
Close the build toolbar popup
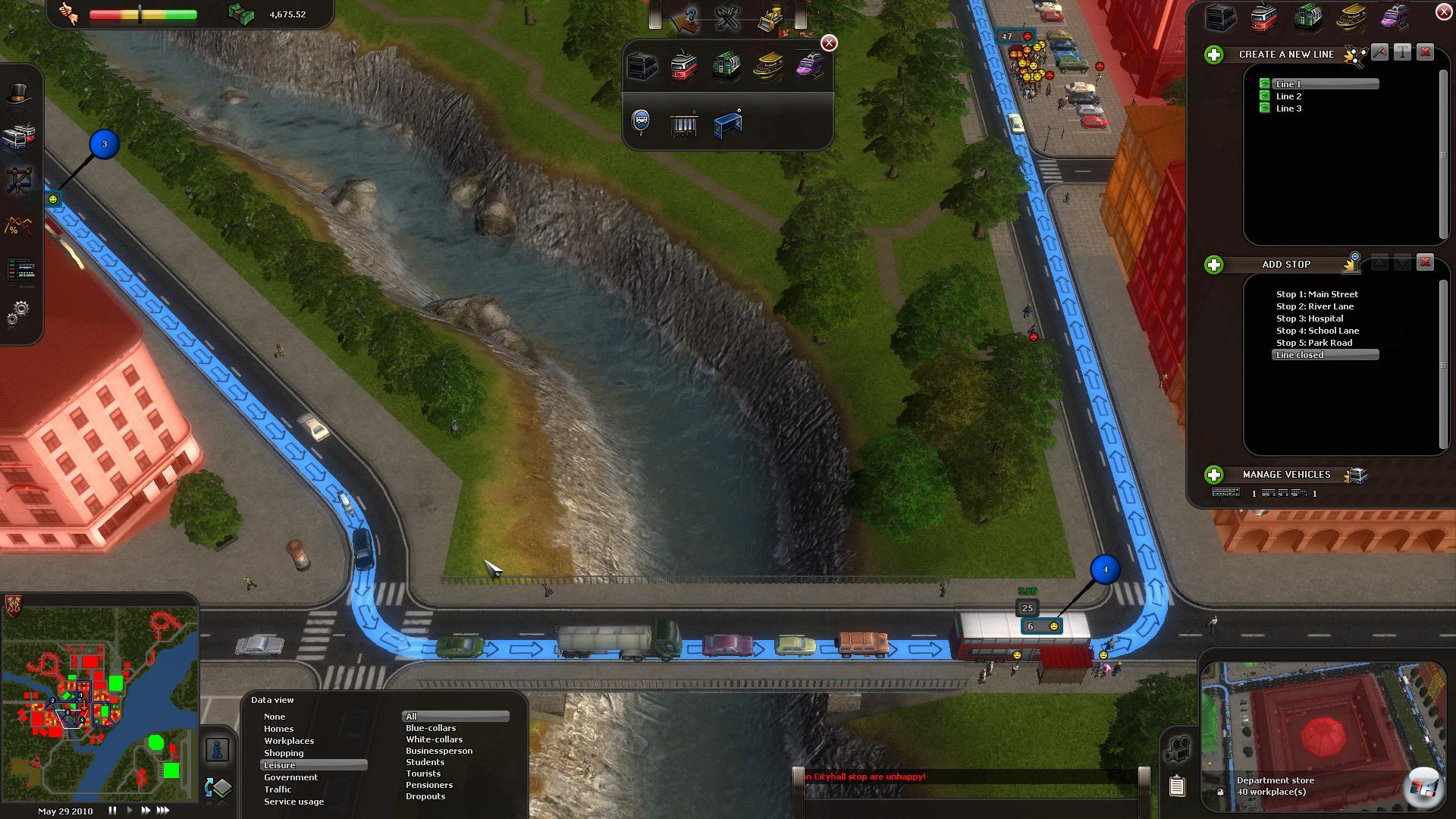(830, 43)
